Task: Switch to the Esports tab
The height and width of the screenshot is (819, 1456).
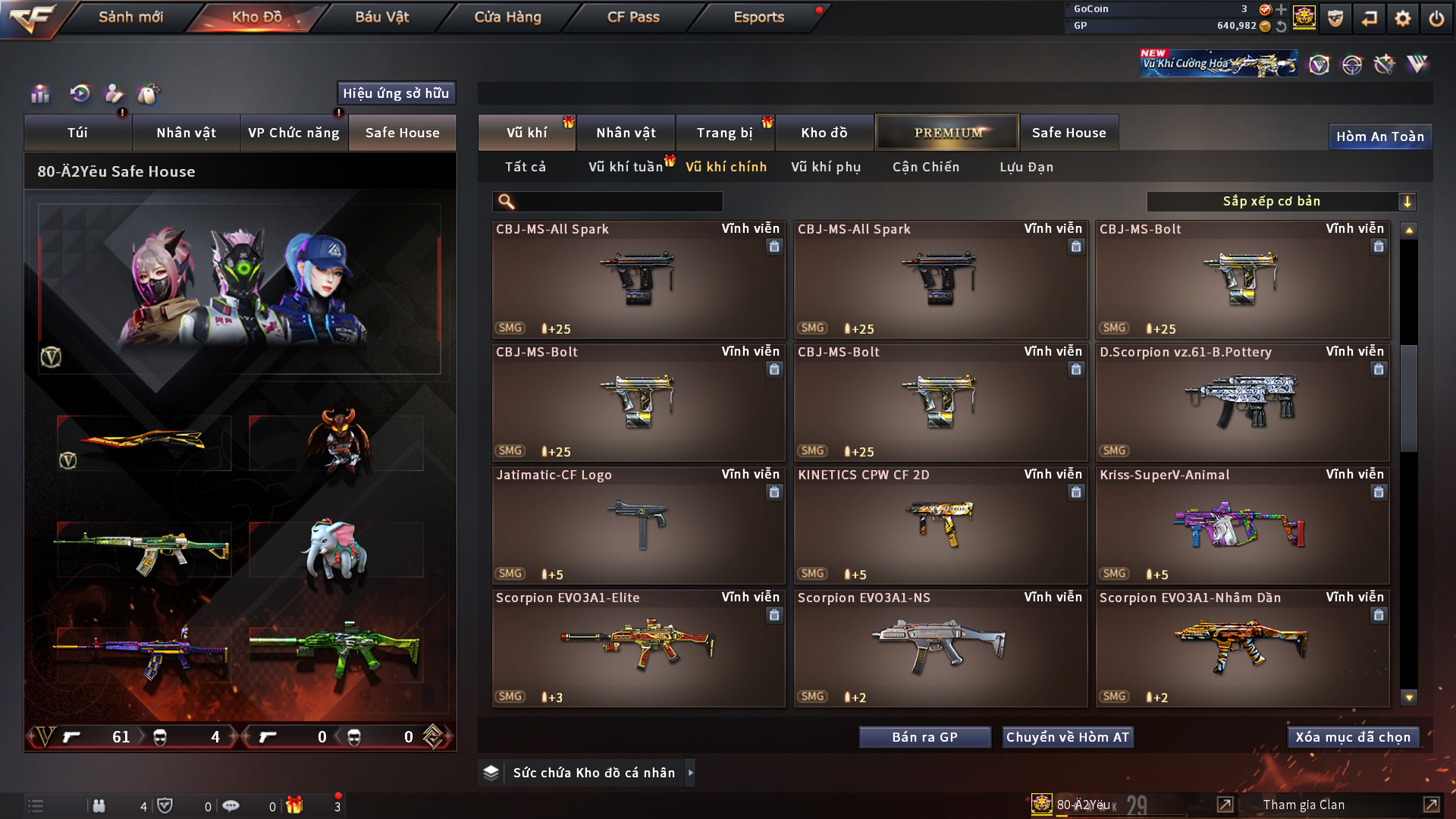Action: tap(758, 17)
